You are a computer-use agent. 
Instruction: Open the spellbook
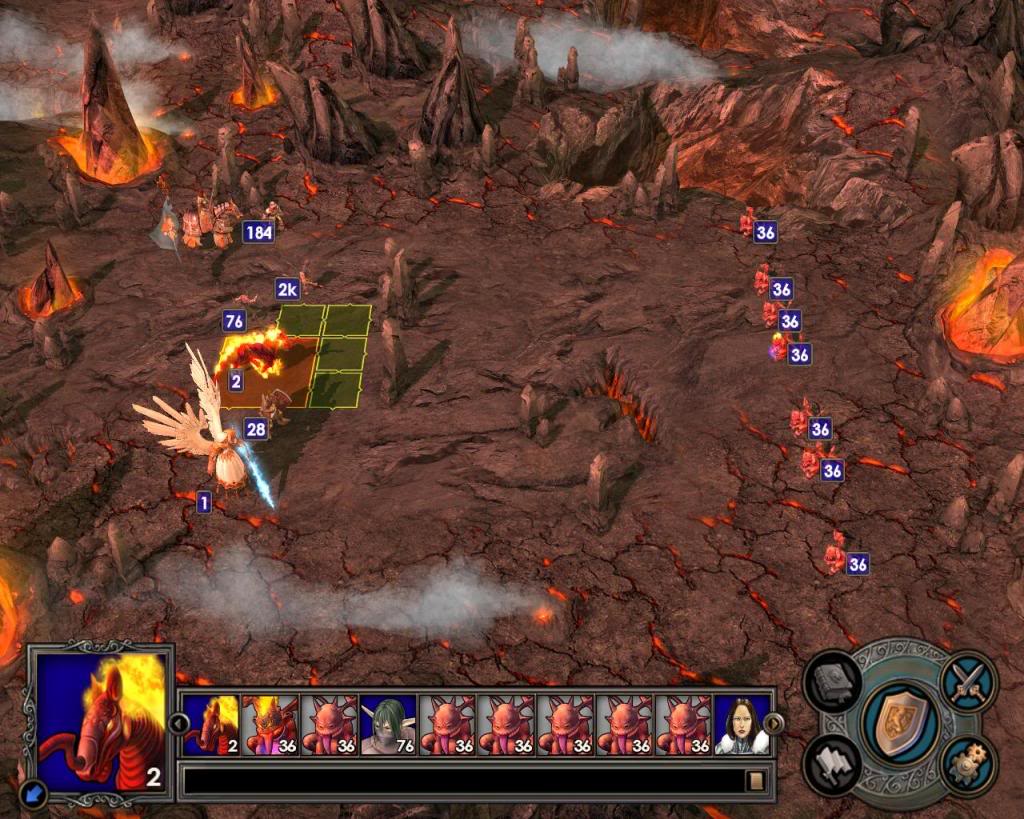[832, 682]
